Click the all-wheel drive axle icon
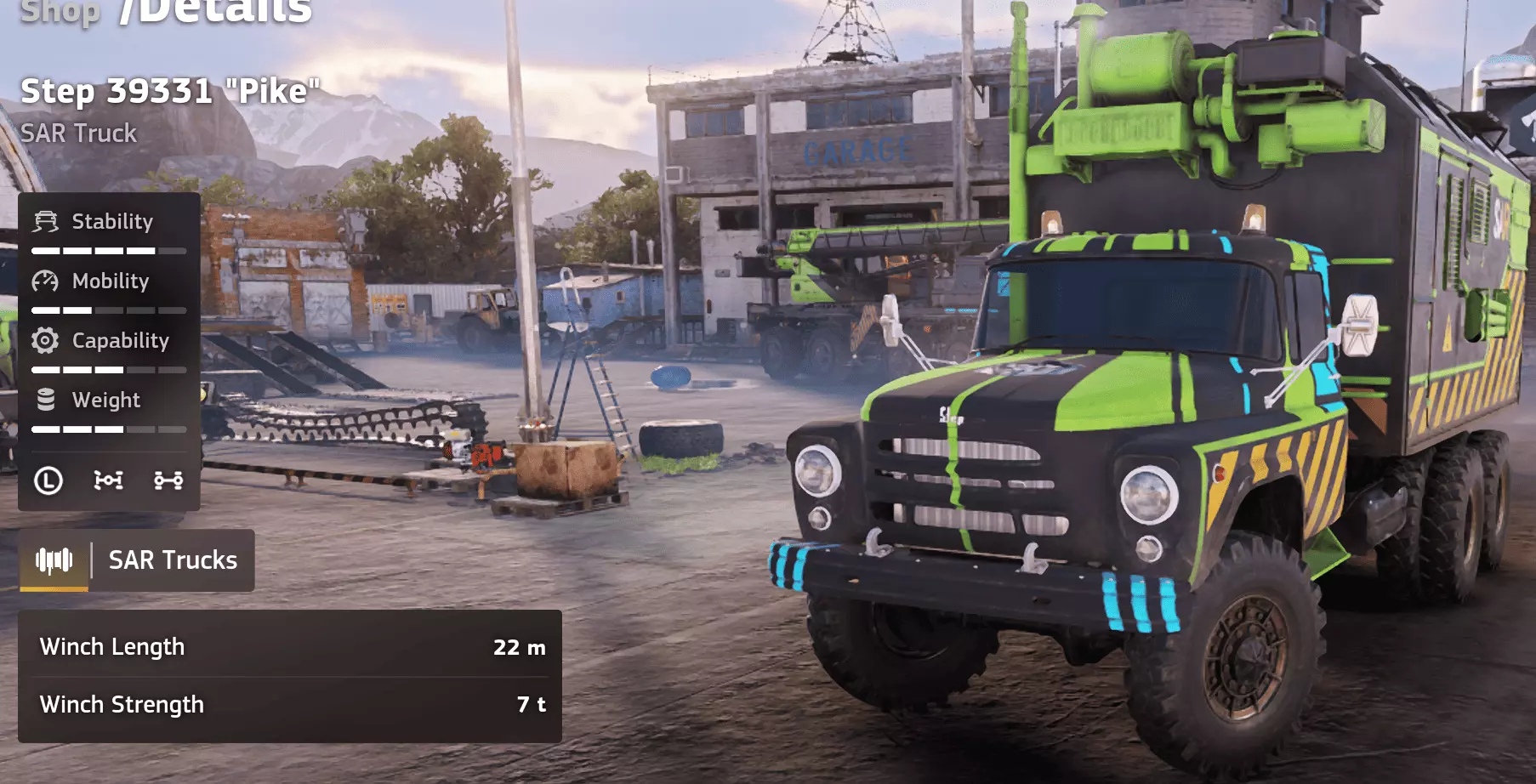The image size is (1536, 784). (x=168, y=480)
